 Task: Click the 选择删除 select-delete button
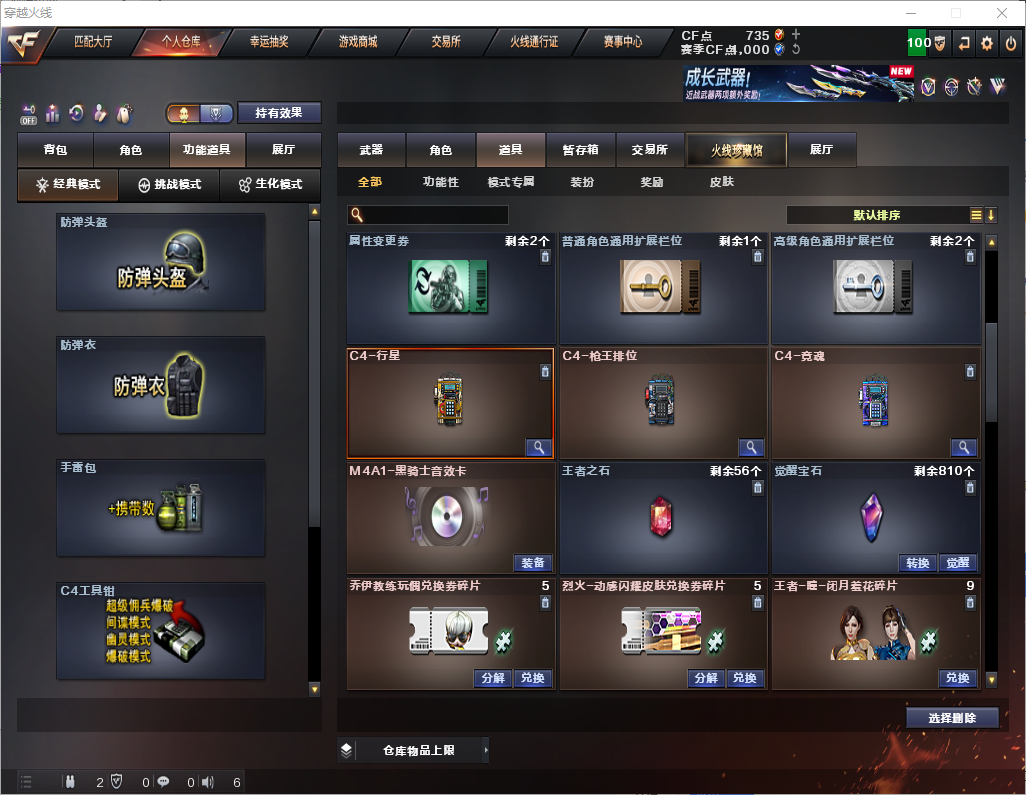click(x=952, y=718)
